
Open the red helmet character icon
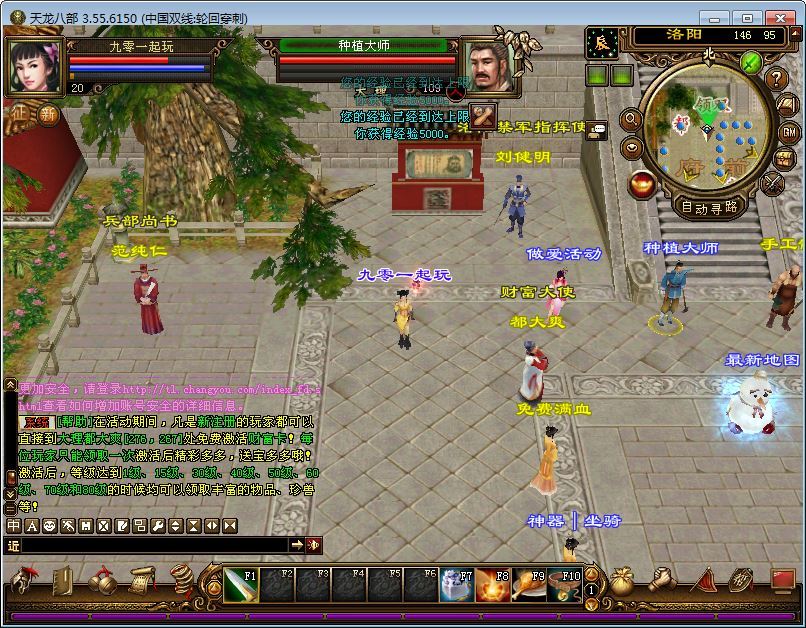[x=23, y=580]
